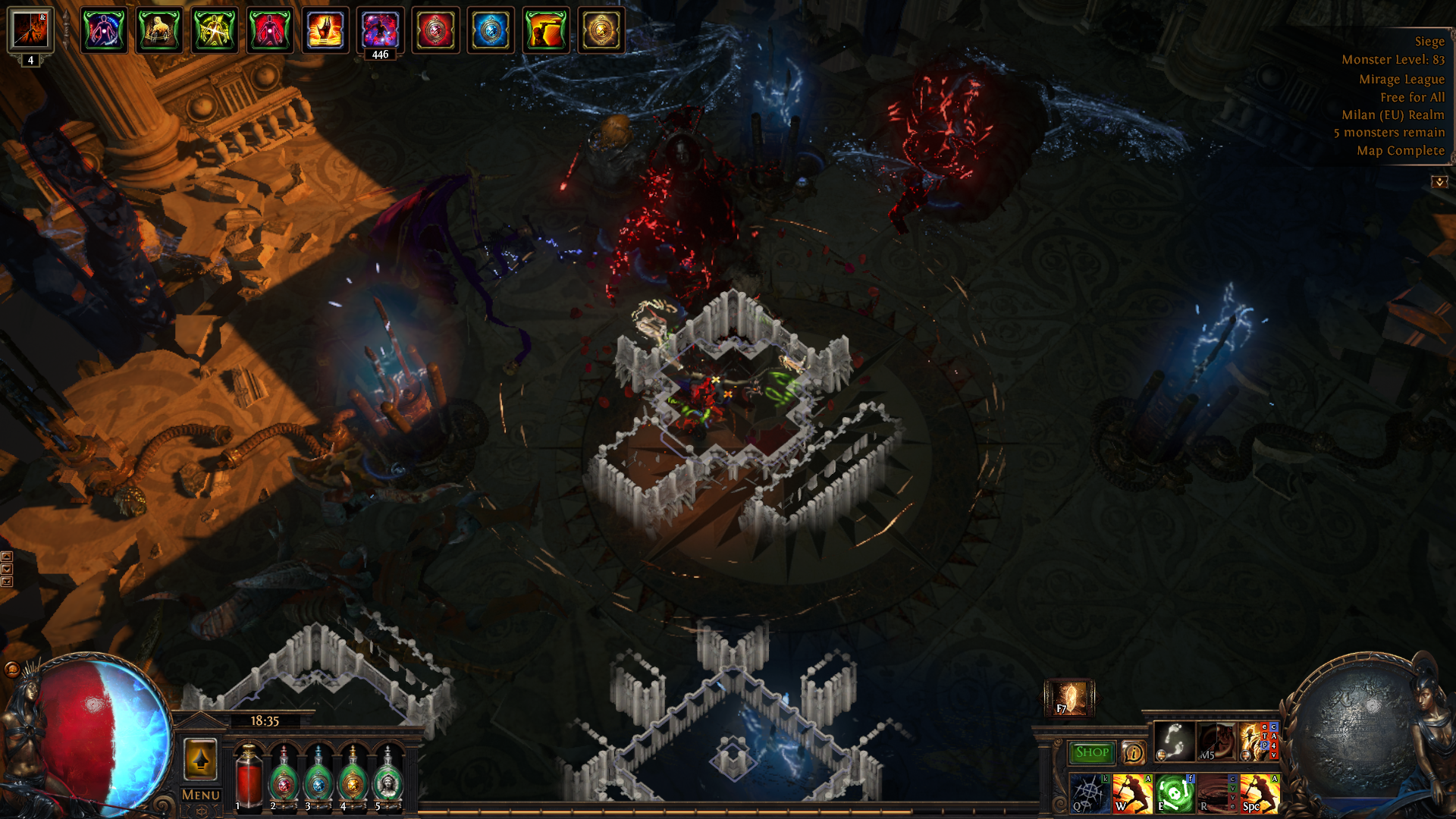
Task: Click the yellow level-up arrow button
Action: [201, 759]
